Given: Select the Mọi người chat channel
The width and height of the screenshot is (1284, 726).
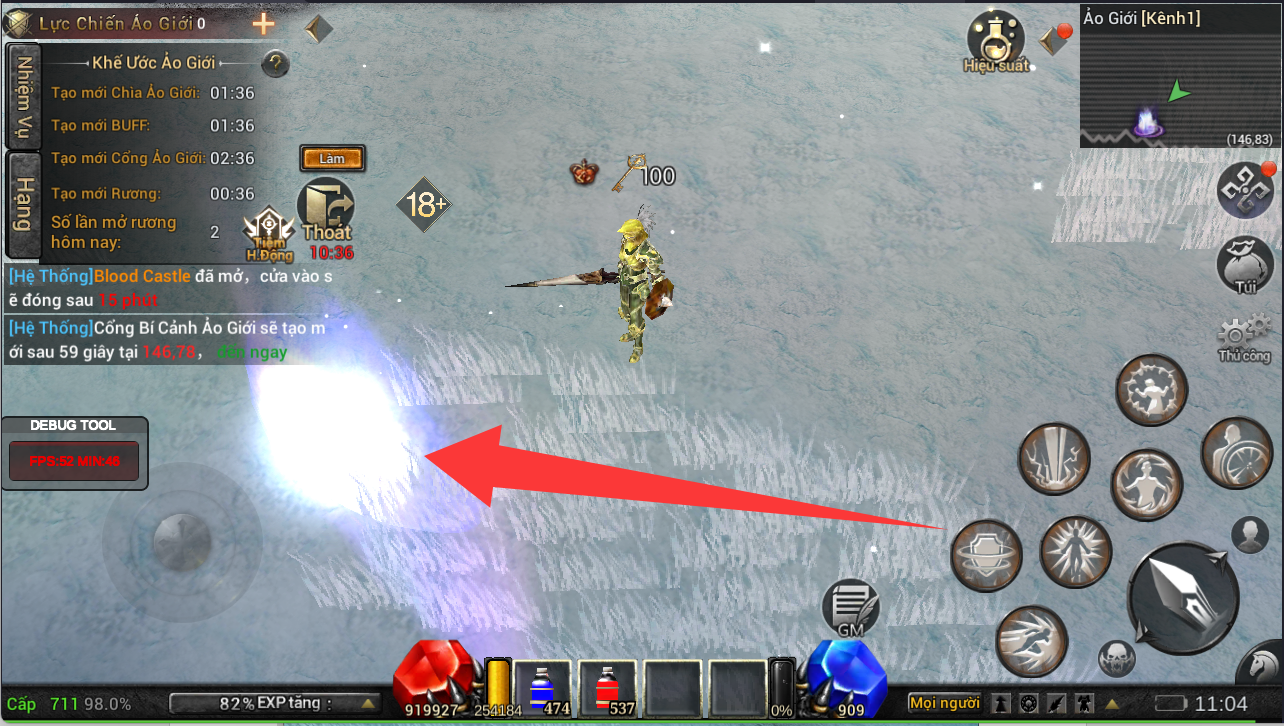Looking at the screenshot, I should point(945,703).
